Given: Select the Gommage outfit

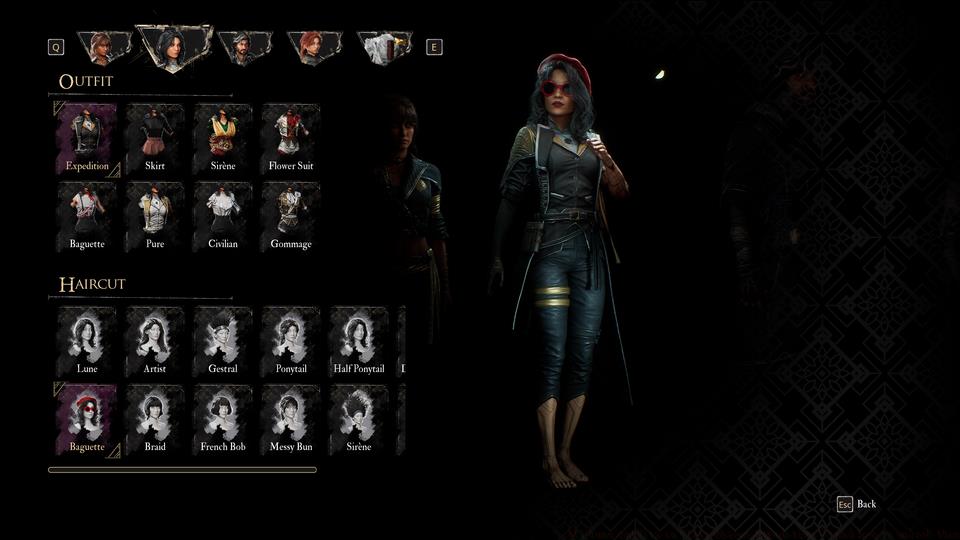Looking at the screenshot, I should (x=291, y=216).
